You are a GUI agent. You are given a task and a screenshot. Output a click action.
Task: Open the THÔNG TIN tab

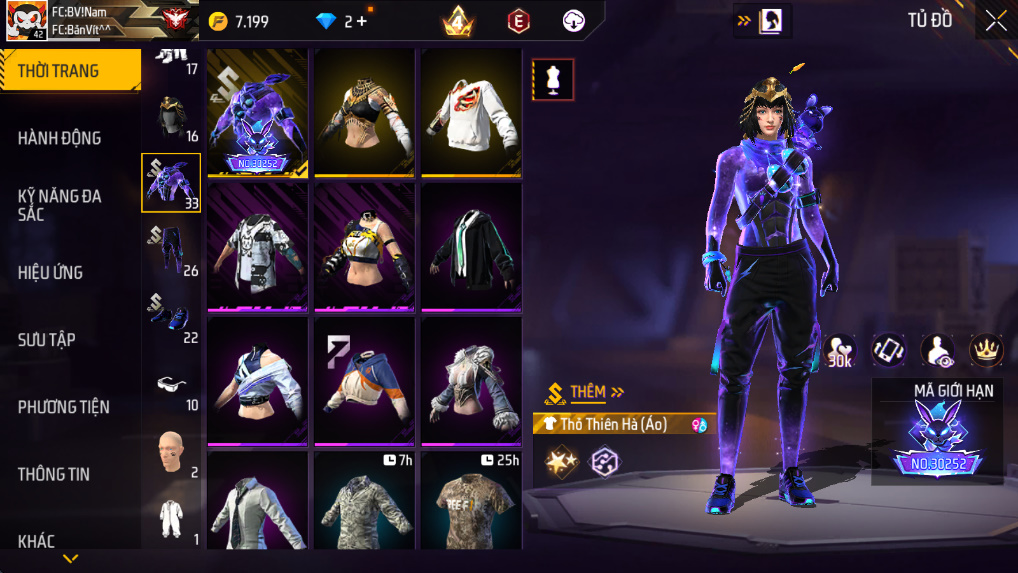click(x=54, y=474)
